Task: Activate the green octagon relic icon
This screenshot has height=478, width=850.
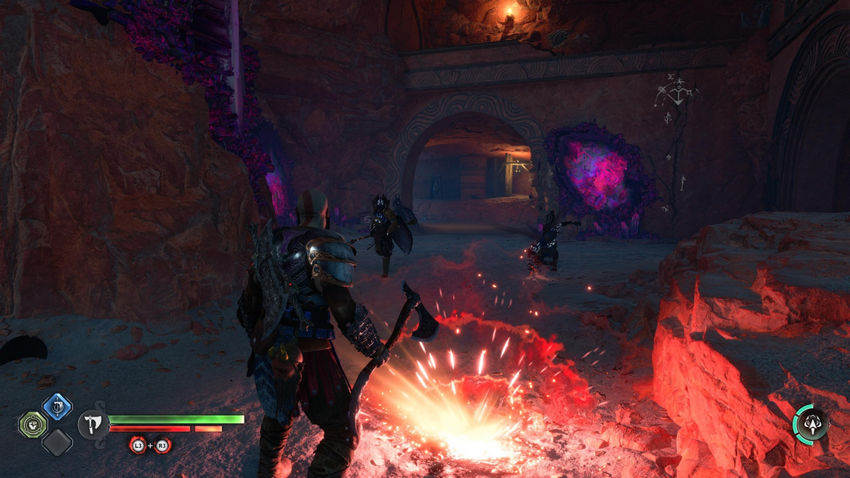Action: pyautogui.click(x=32, y=424)
